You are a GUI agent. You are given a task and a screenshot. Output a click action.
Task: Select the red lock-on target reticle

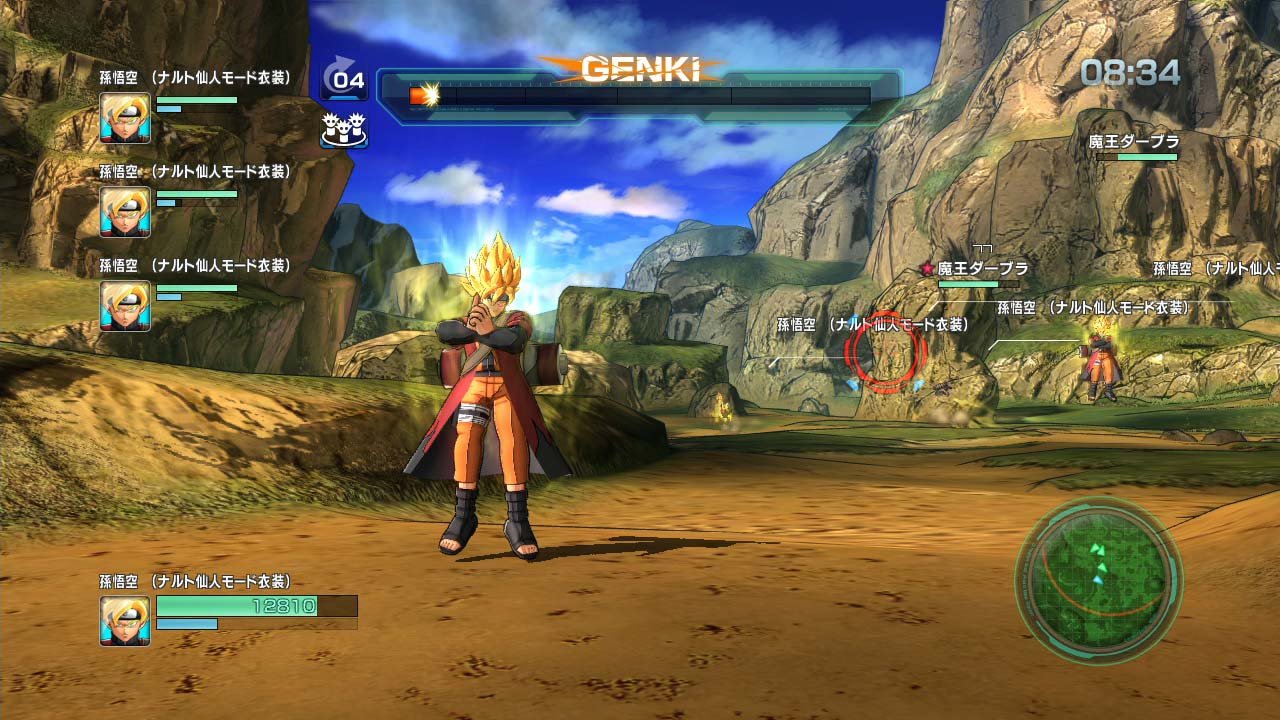pos(885,351)
